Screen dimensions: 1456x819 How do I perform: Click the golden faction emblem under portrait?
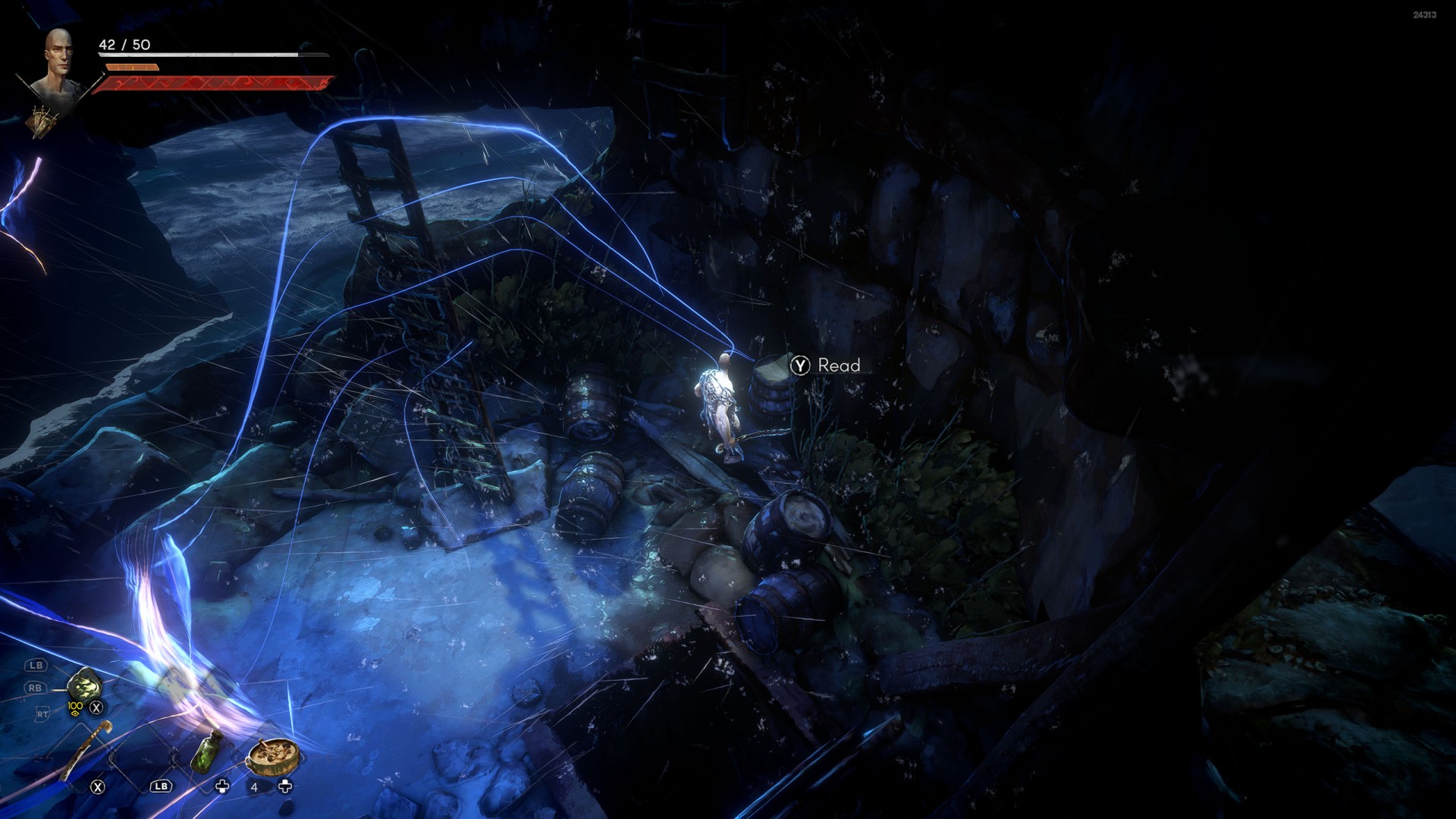45,120
